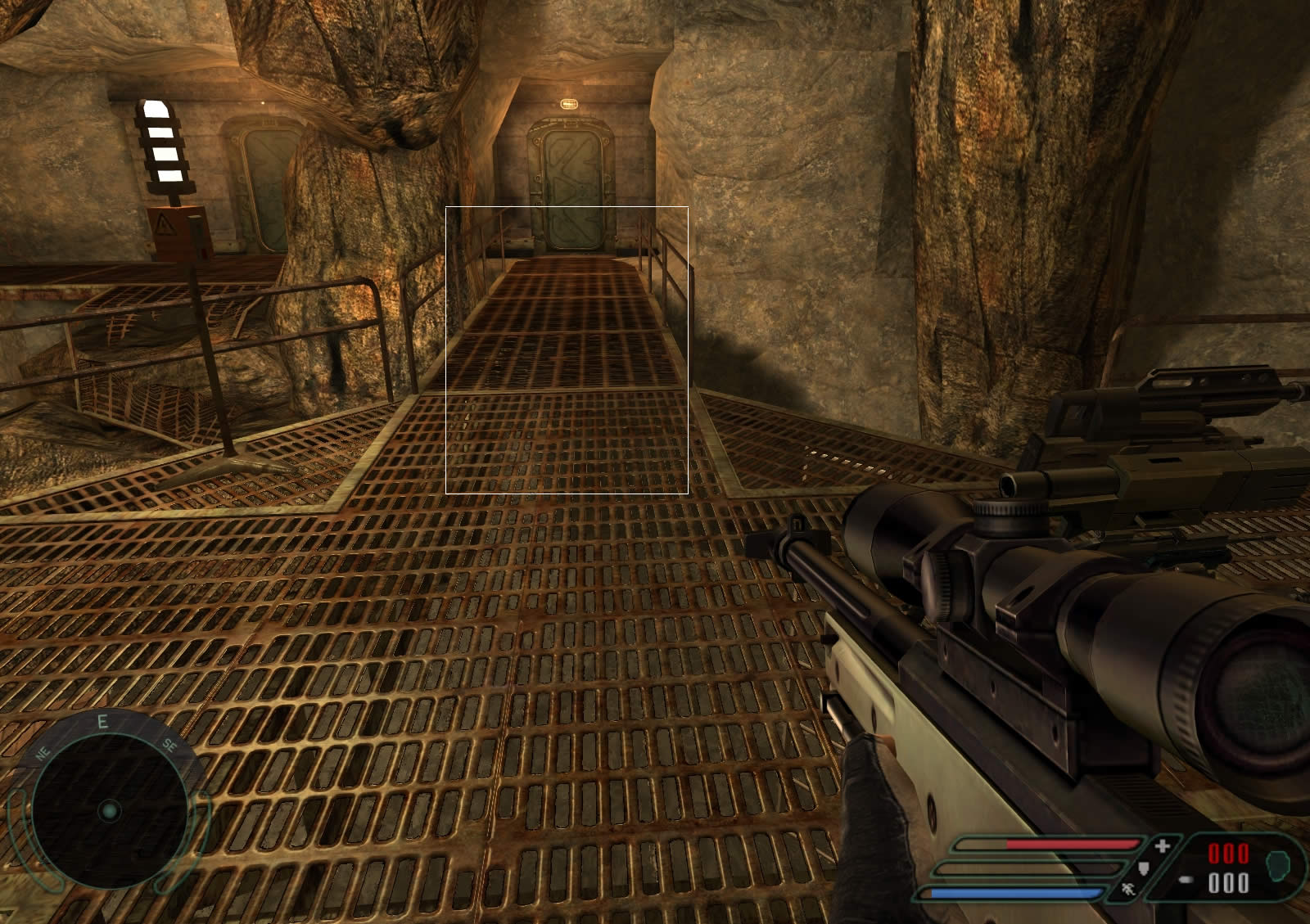
Task: Click the health cross icon
Action: tap(1162, 845)
